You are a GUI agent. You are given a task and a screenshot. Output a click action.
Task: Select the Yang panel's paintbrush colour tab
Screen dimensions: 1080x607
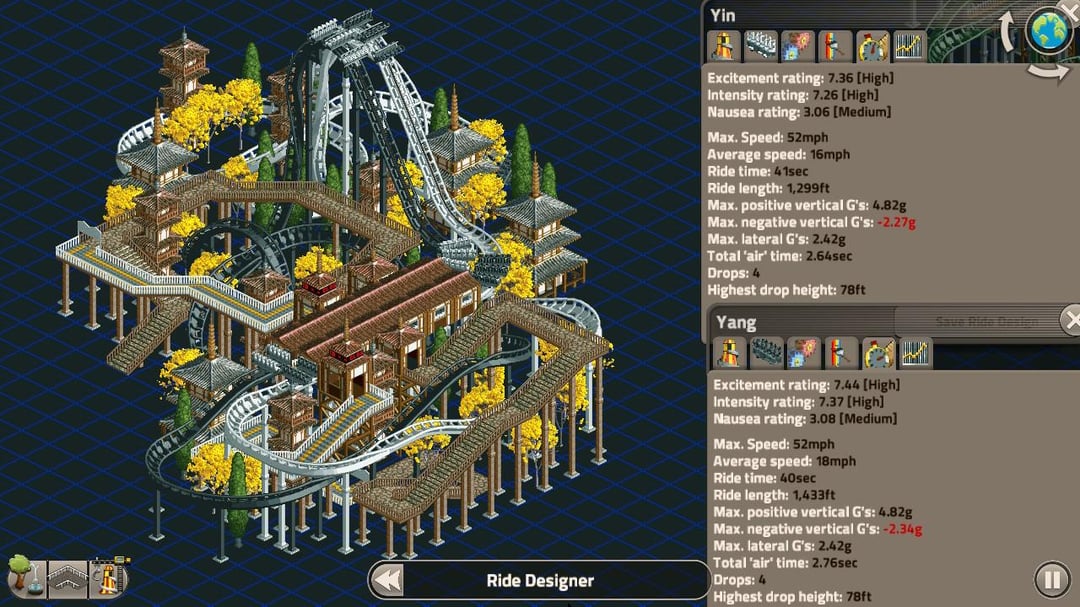click(x=840, y=353)
